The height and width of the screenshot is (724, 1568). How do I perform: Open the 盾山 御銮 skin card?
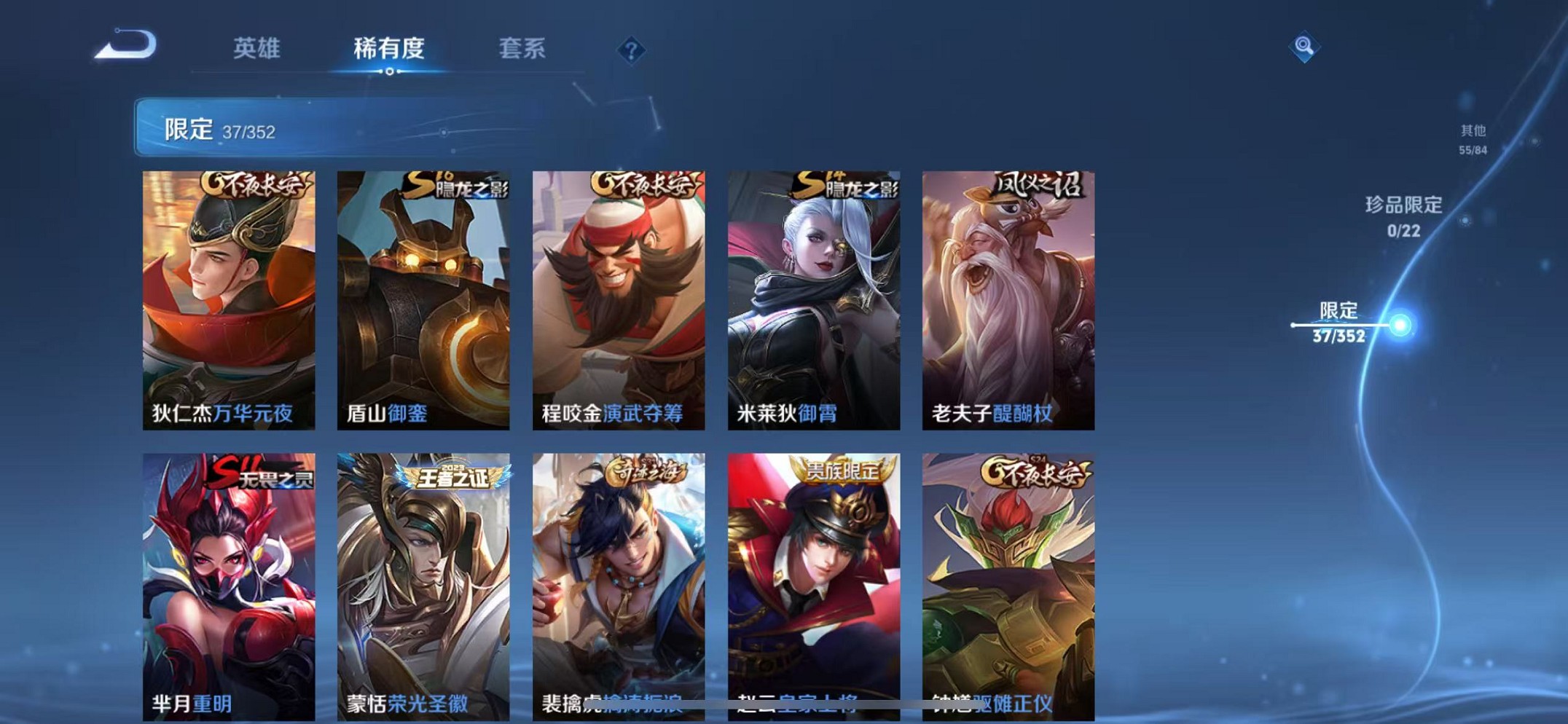tap(423, 299)
